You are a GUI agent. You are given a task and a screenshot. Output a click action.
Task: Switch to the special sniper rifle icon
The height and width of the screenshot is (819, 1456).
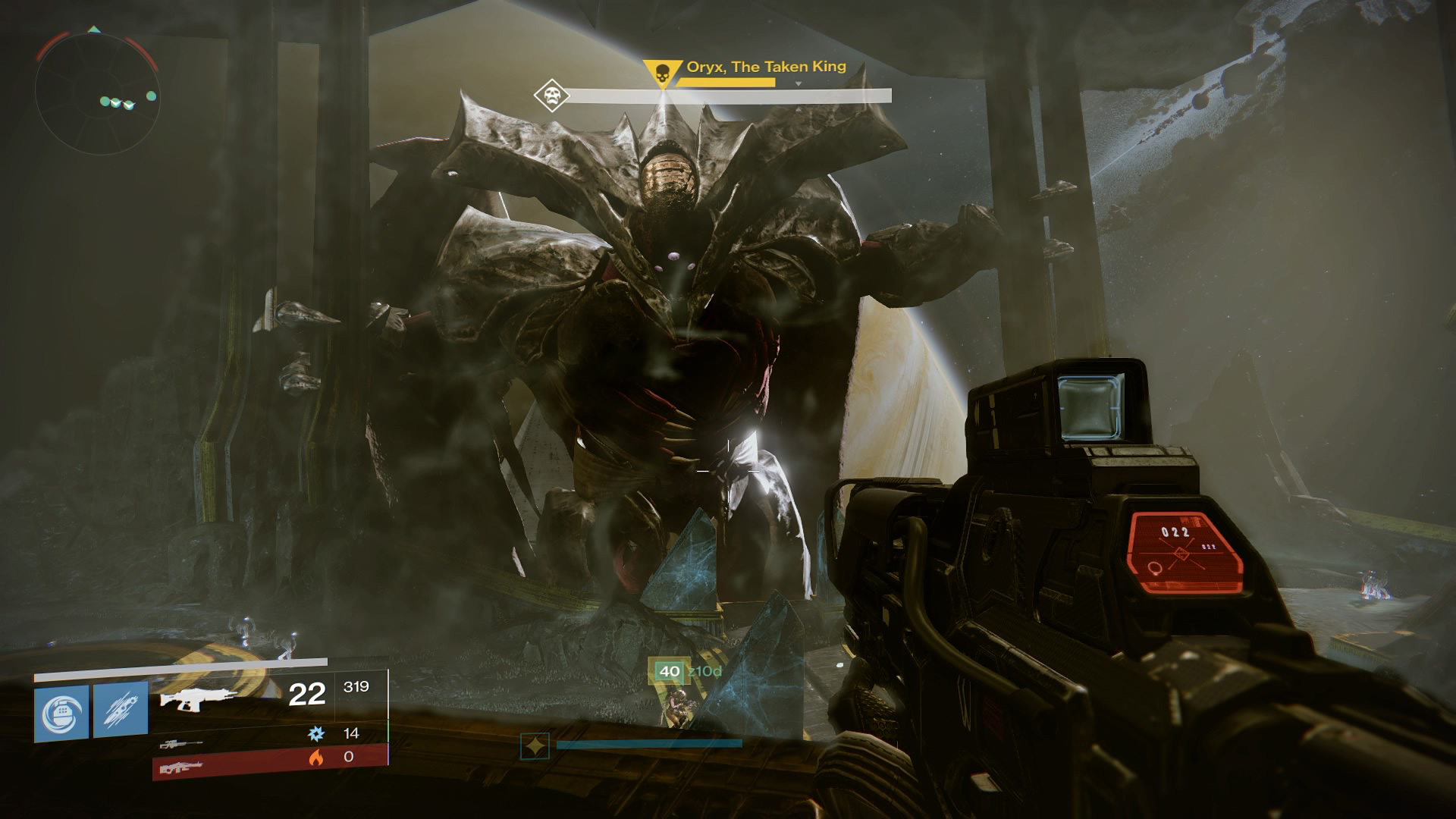coord(181,744)
